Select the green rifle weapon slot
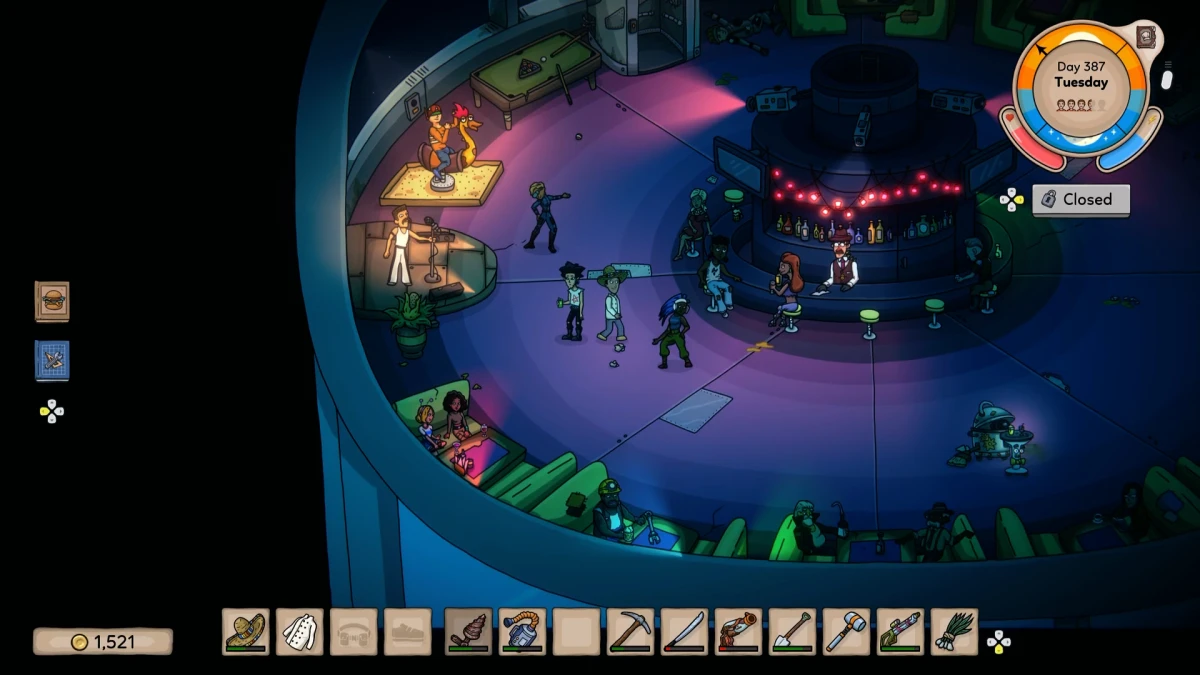 click(901, 632)
